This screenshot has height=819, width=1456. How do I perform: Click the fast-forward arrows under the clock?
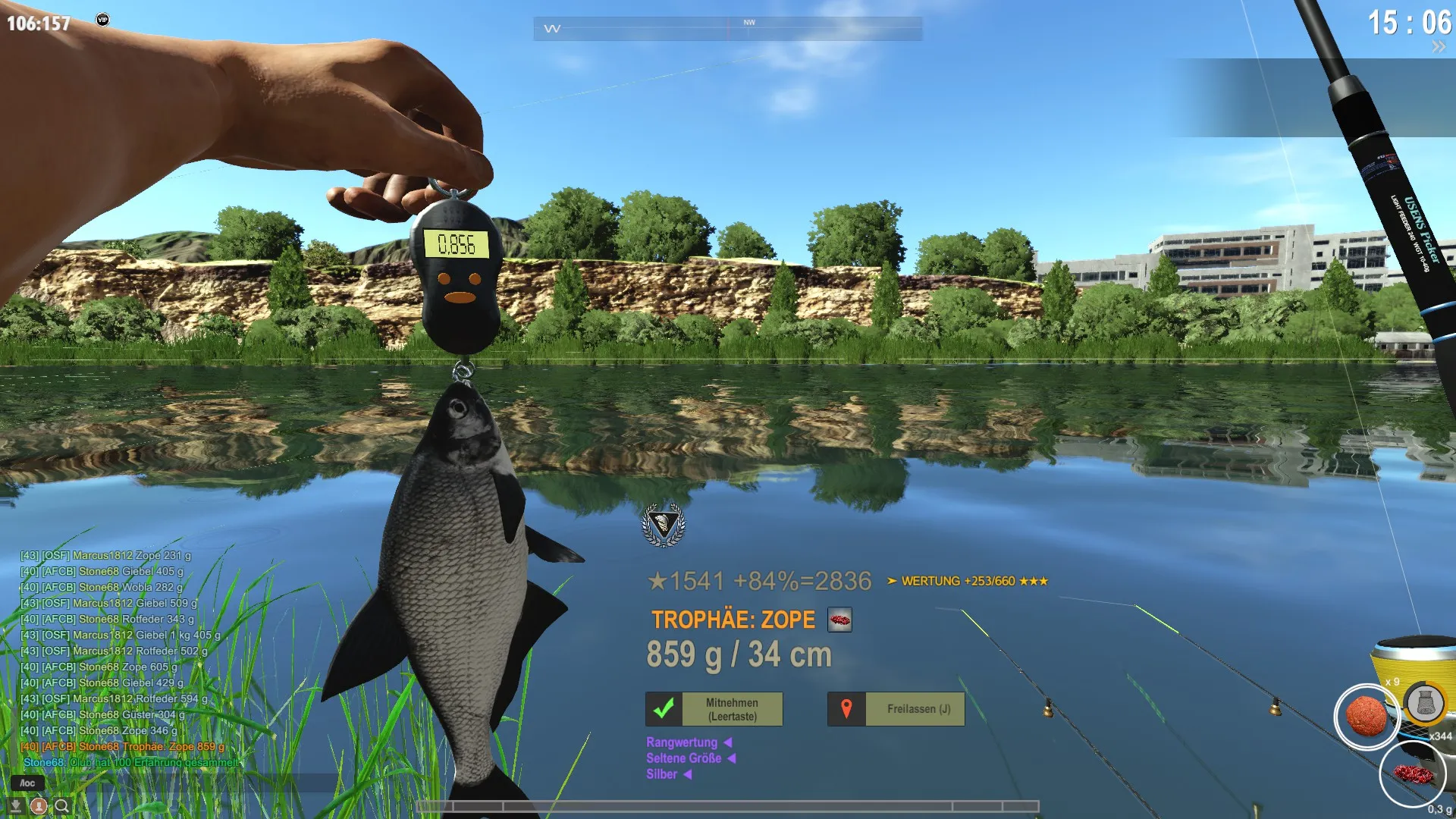[x=1438, y=47]
